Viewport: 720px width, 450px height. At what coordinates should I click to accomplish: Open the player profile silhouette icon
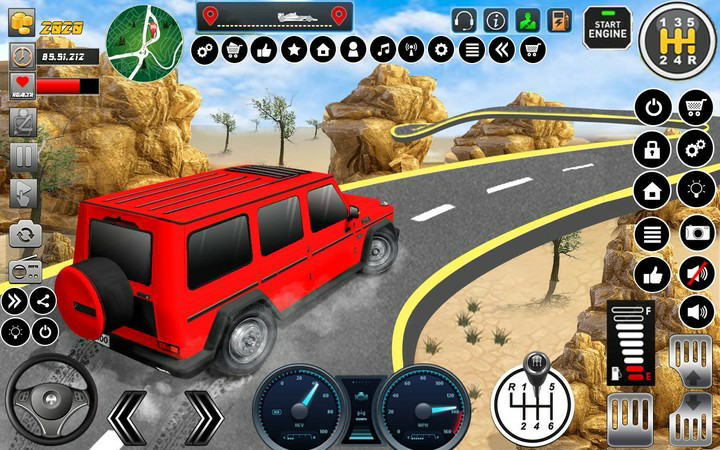click(x=352, y=49)
